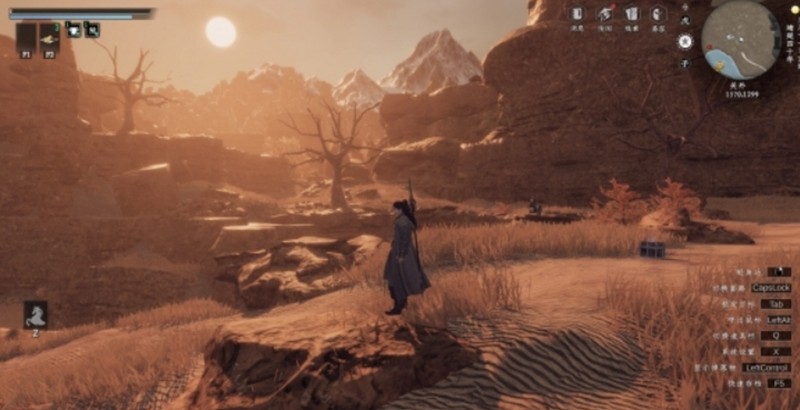
Task: Click the circular minimap
Action: pos(740,40)
